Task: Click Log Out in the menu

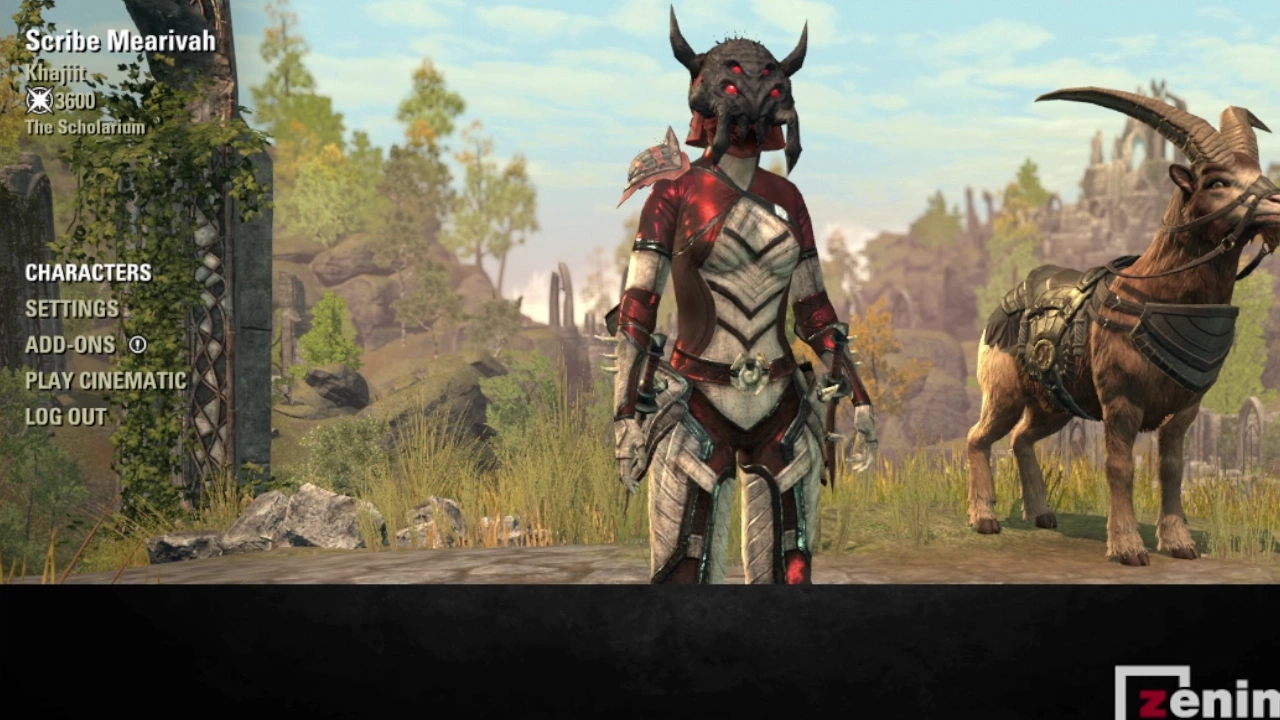Action: pyautogui.click(x=66, y=417)
